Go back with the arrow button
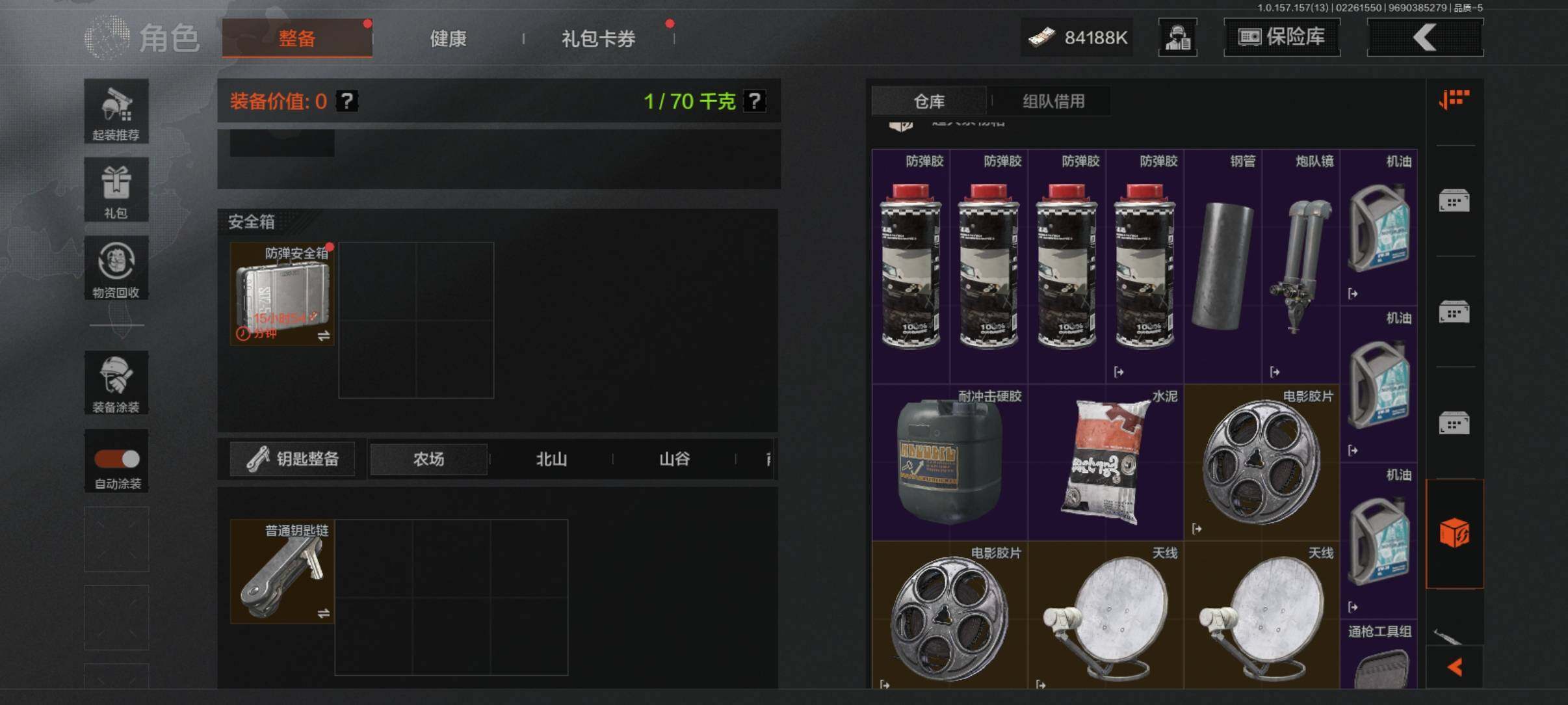The width and height of the screenshot is (1568, 705). [1425, 37]
